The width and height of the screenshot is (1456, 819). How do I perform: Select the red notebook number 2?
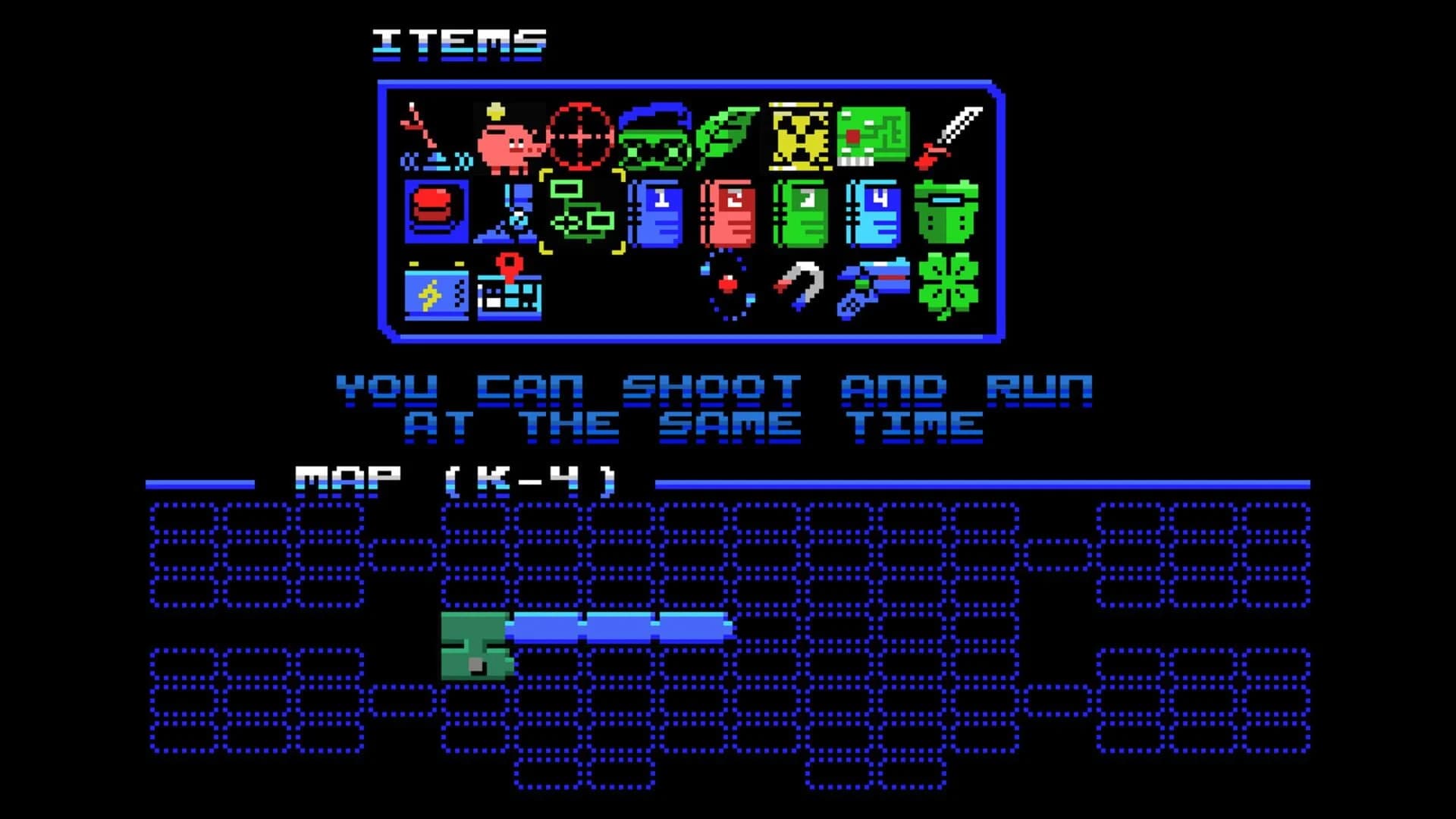pos(730,215)
